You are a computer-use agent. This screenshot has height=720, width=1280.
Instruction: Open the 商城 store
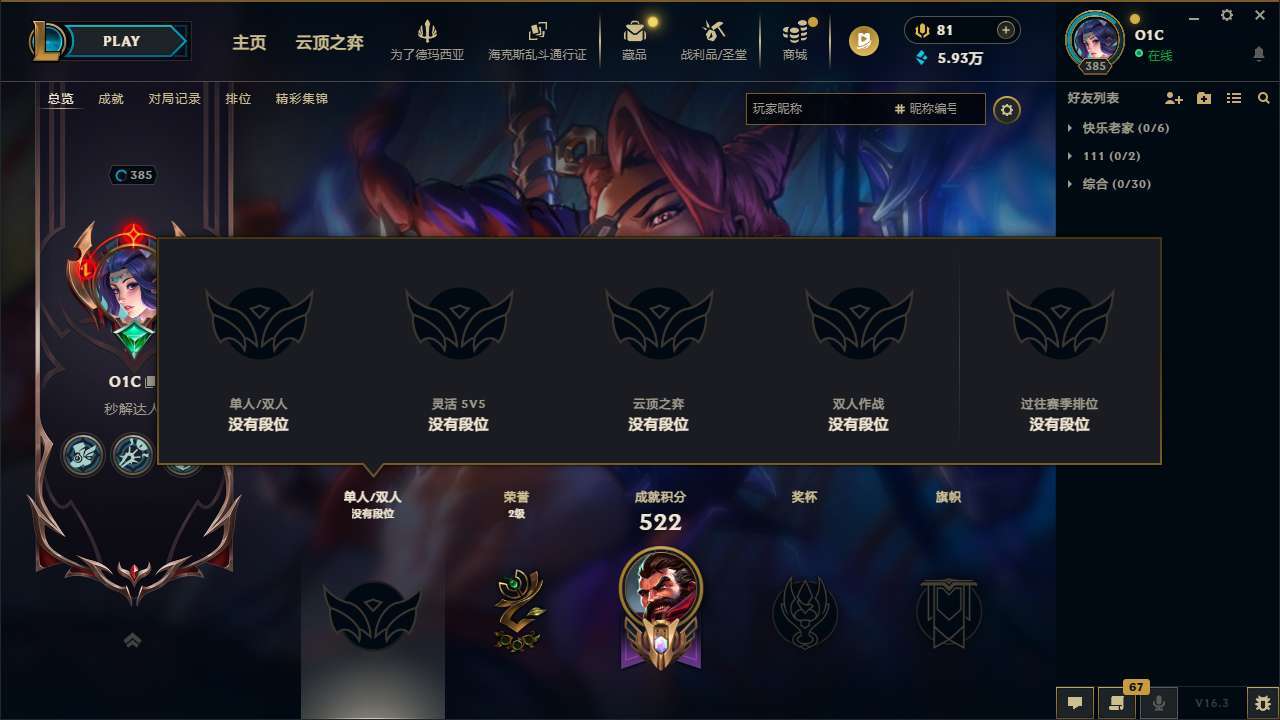[x=794, y=40]
